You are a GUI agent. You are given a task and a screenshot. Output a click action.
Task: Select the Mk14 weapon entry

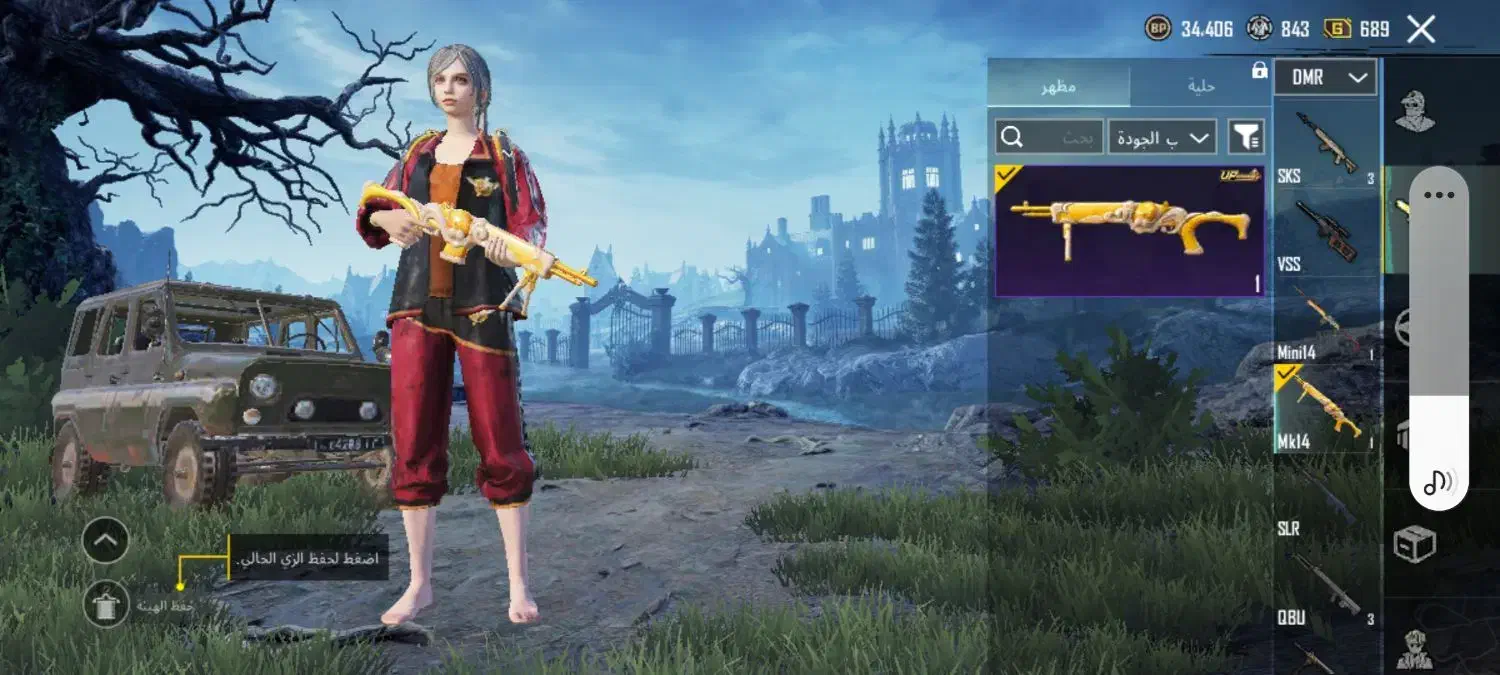[1326, 408]
